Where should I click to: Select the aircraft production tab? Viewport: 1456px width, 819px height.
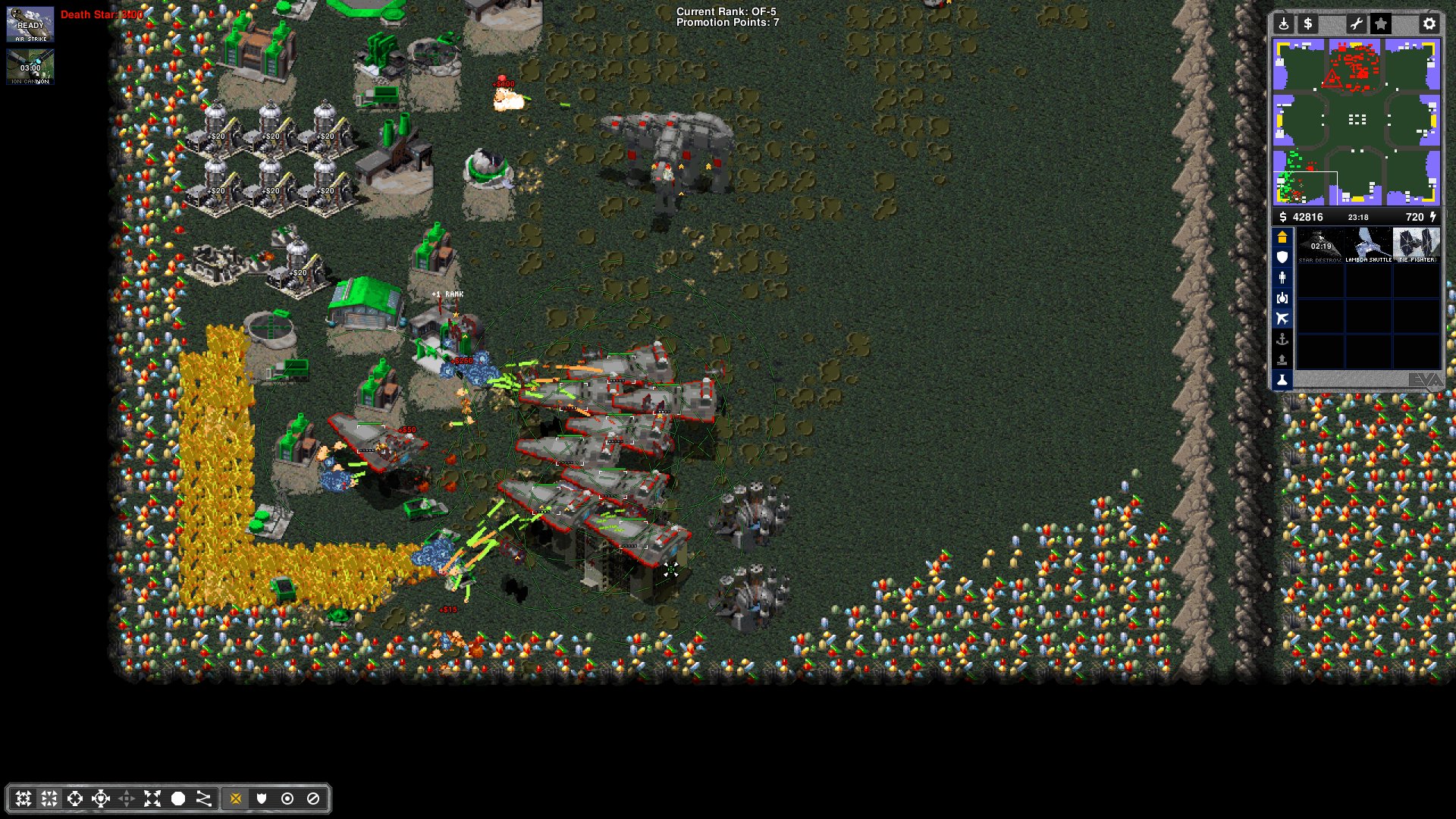(1282, 318)
